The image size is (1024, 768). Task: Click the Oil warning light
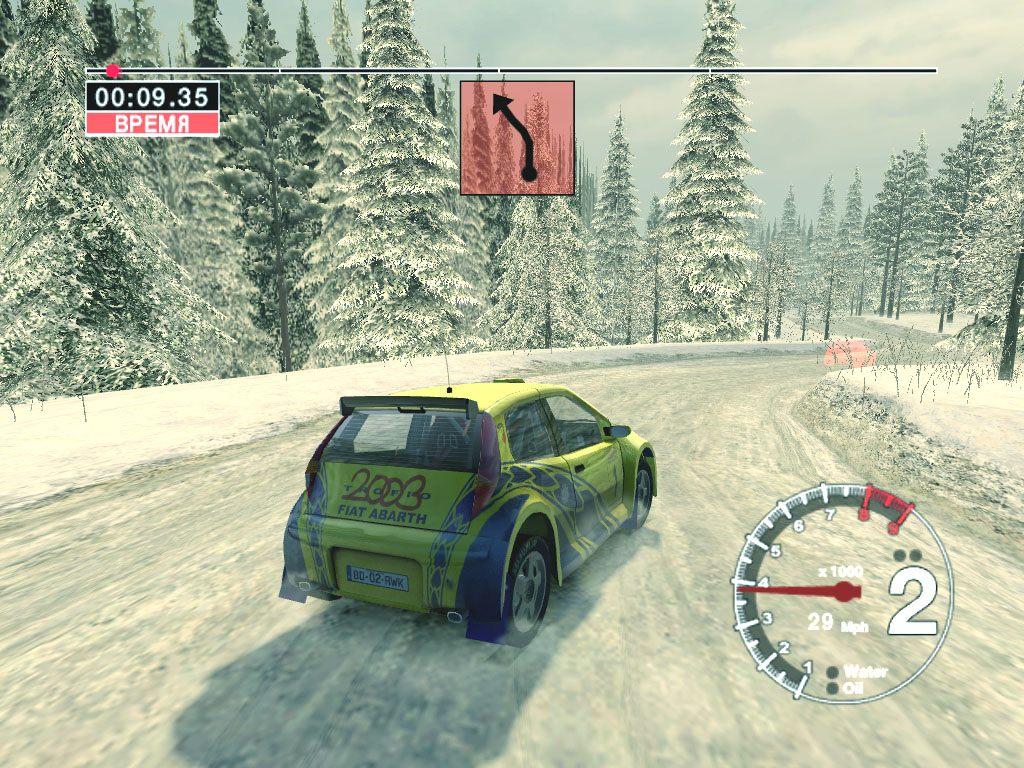tap(833, 687)
